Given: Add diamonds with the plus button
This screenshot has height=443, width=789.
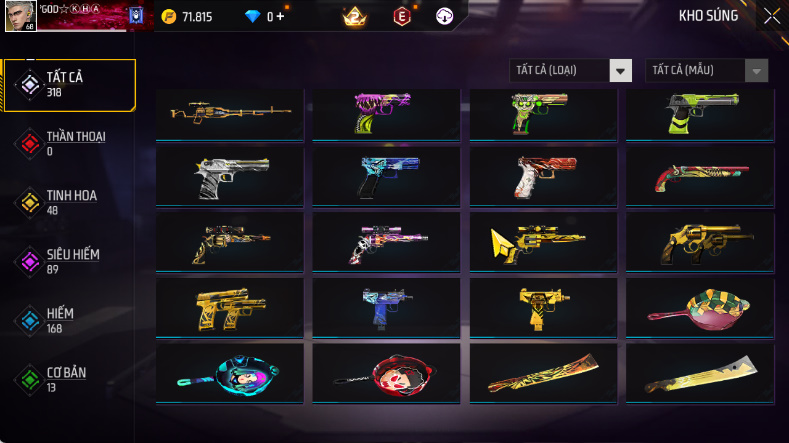Looking at the screenshot, I should (x=279, y=16).
